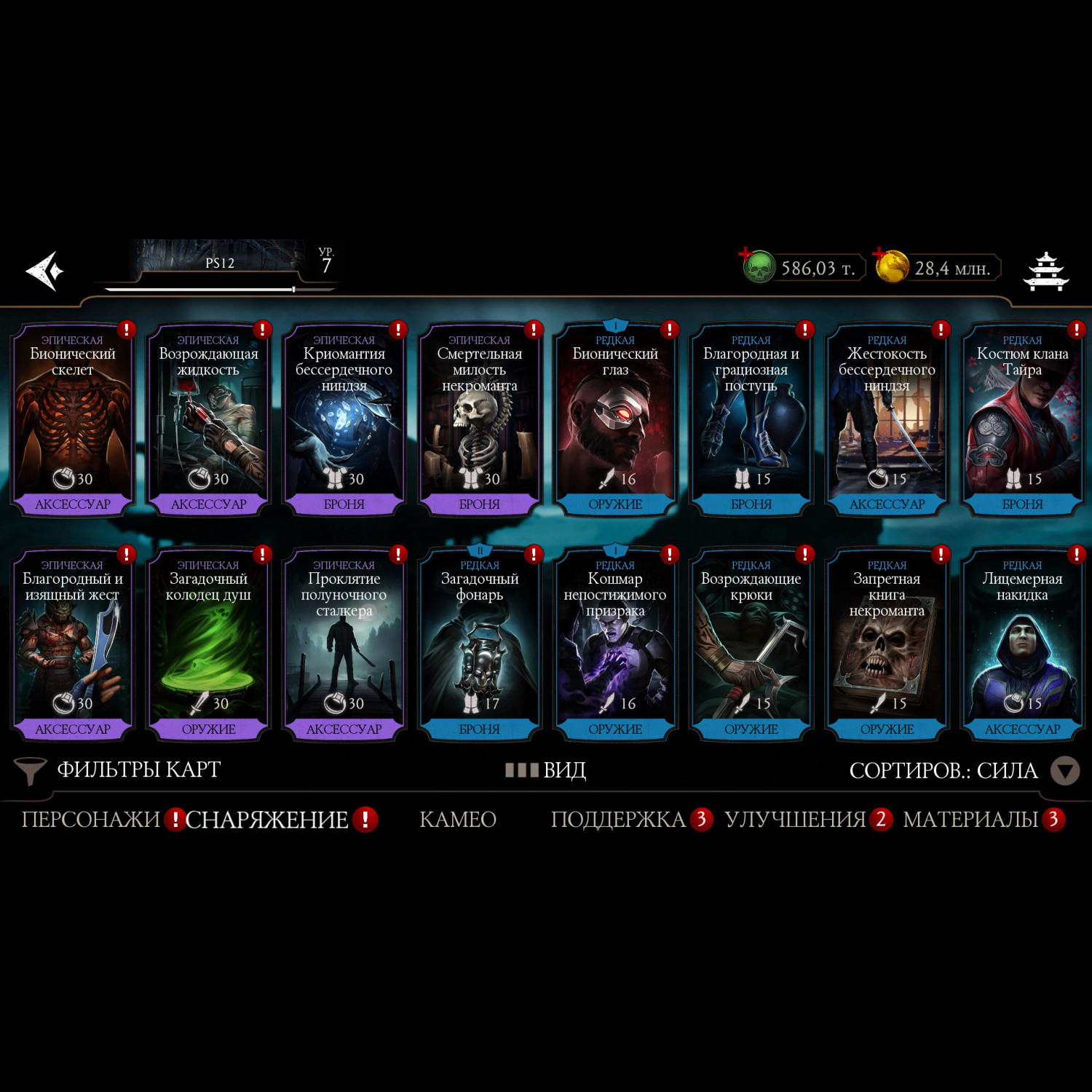Open the Проклятие полуночного сталкера card
The width and height of the screenshot is (1092, 1092).
(x=344, y=646)
